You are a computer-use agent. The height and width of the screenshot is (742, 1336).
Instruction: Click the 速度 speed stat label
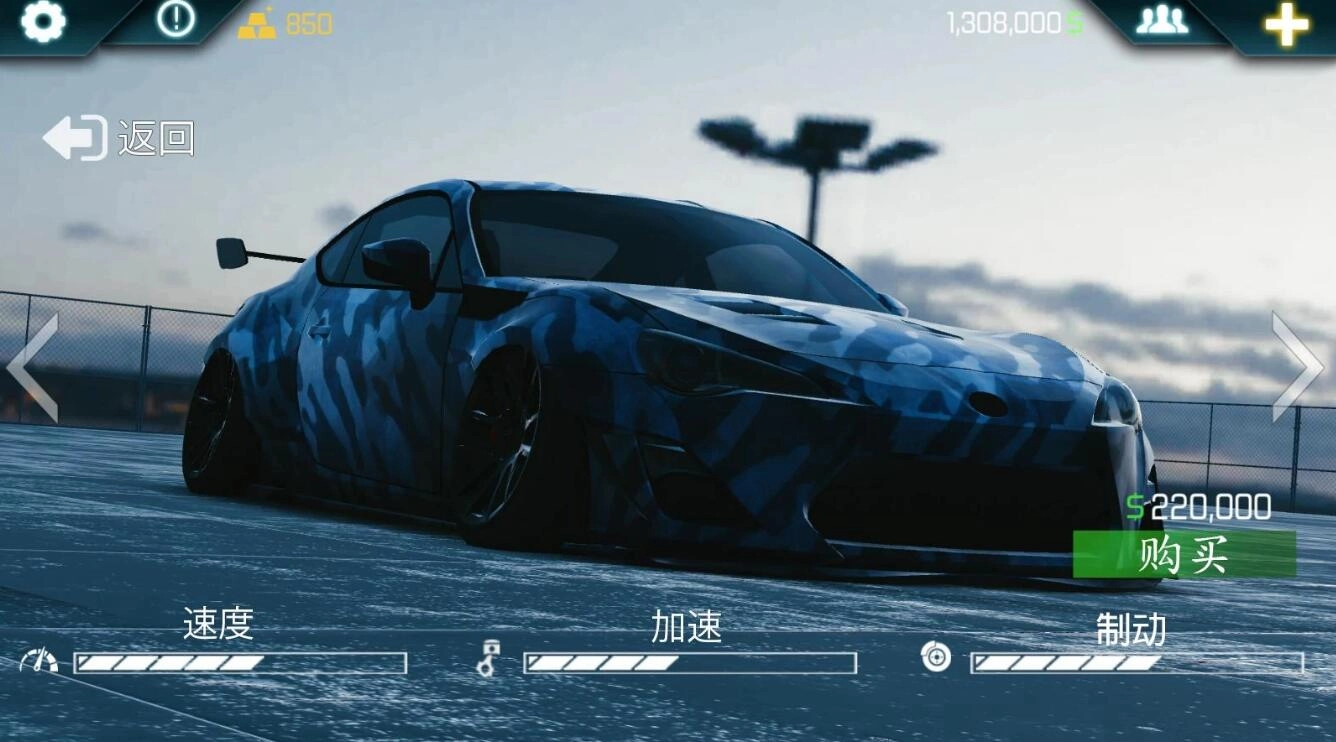(218, 624)
